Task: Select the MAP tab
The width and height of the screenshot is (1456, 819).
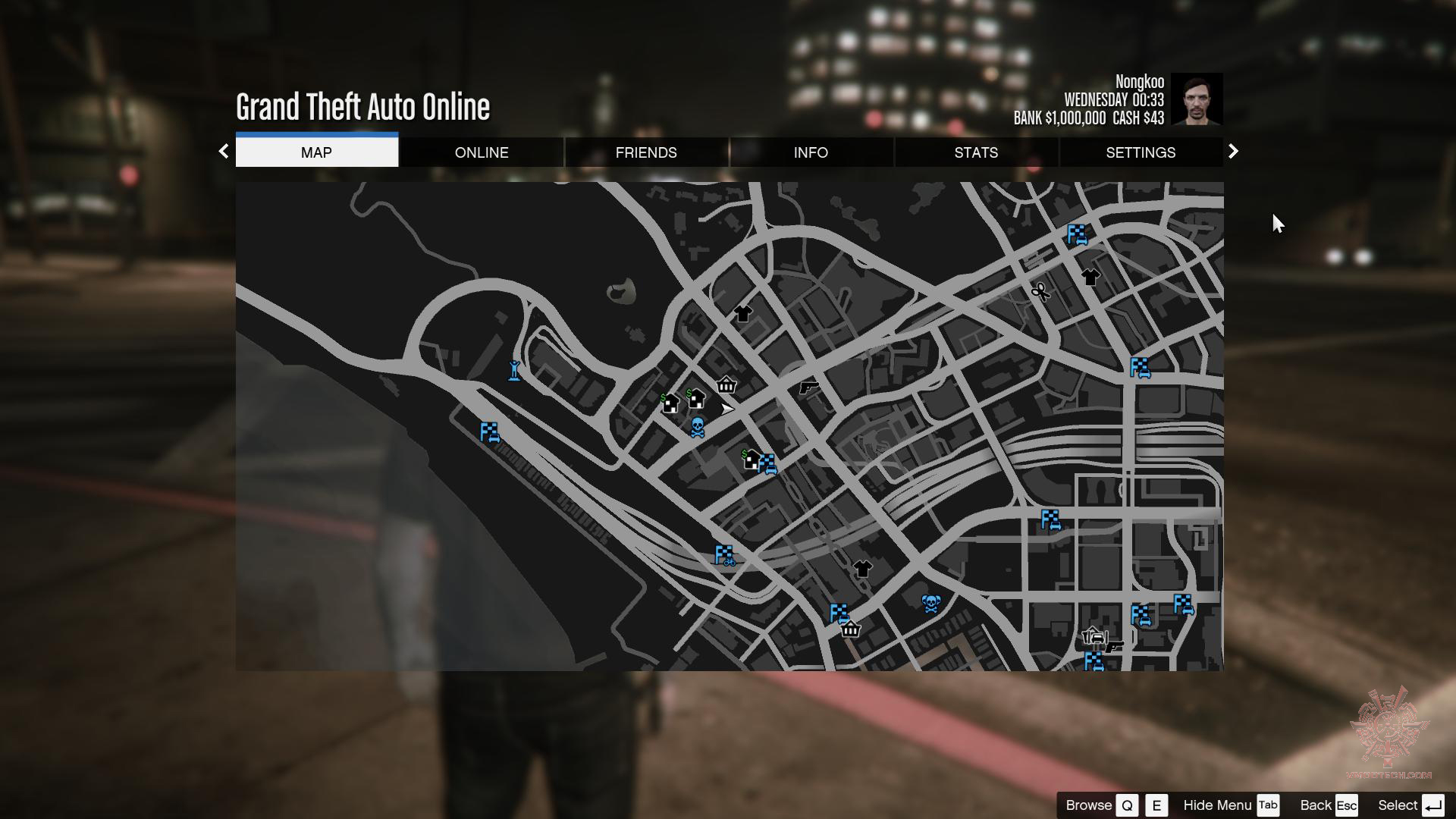Action: 316,152
